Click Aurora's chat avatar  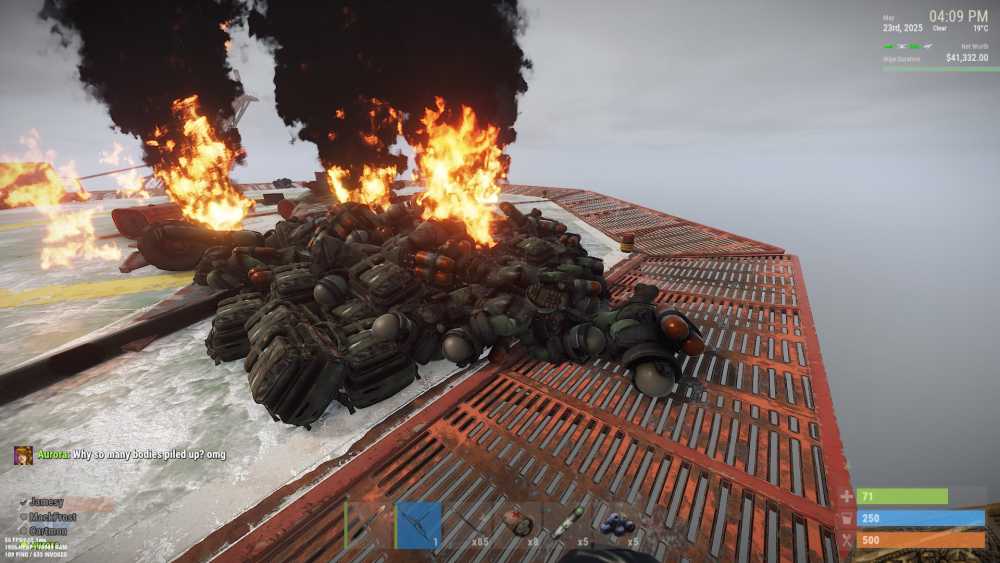(x=23, y=455)
